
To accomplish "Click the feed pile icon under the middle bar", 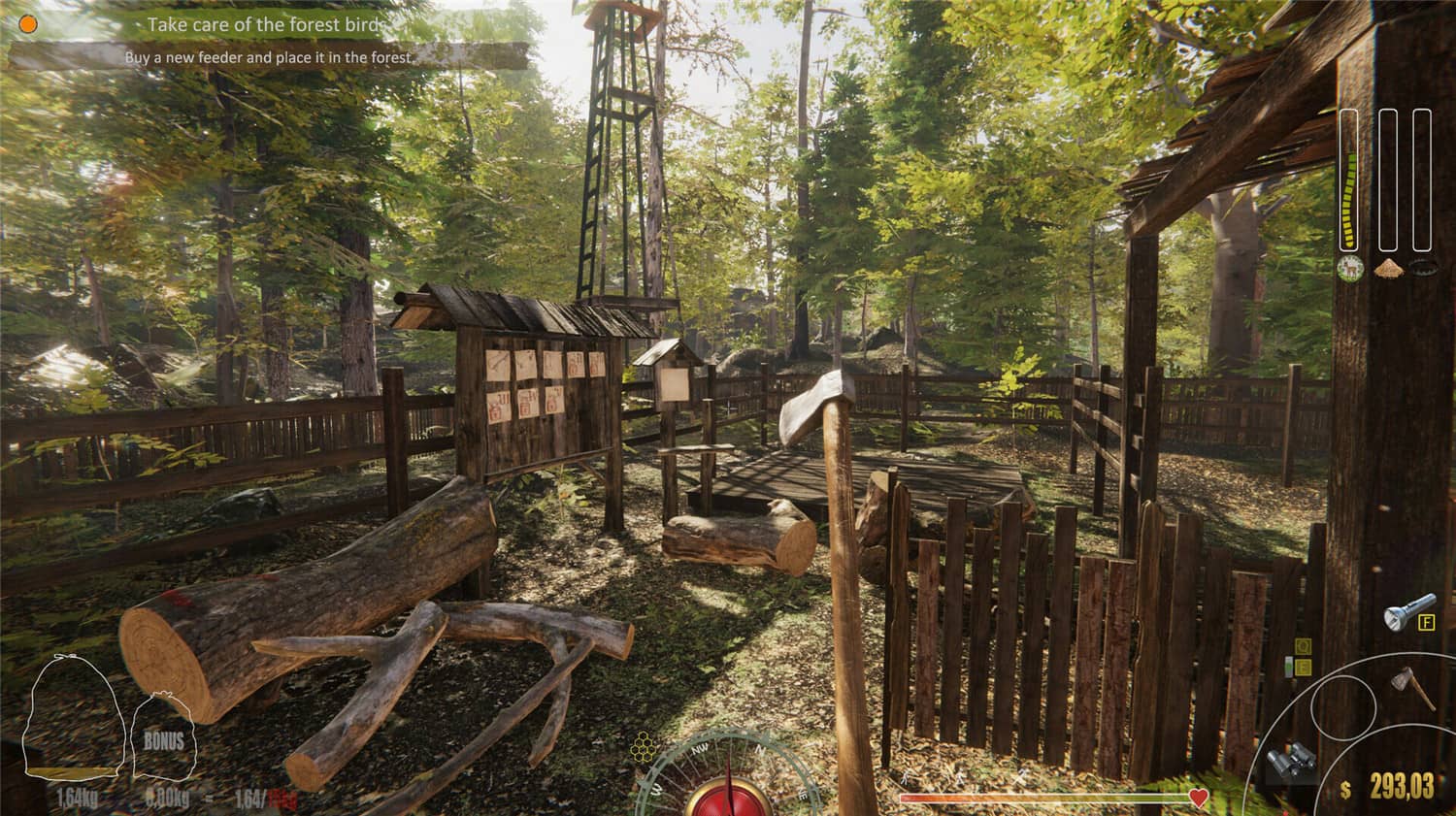I will tap(1389, 270).
